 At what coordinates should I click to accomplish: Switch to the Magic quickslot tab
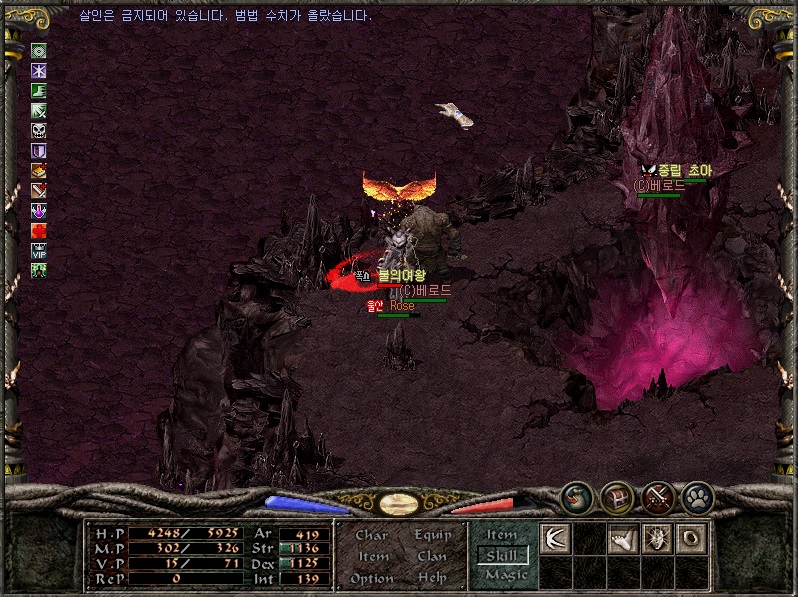(x=505, y=575)
